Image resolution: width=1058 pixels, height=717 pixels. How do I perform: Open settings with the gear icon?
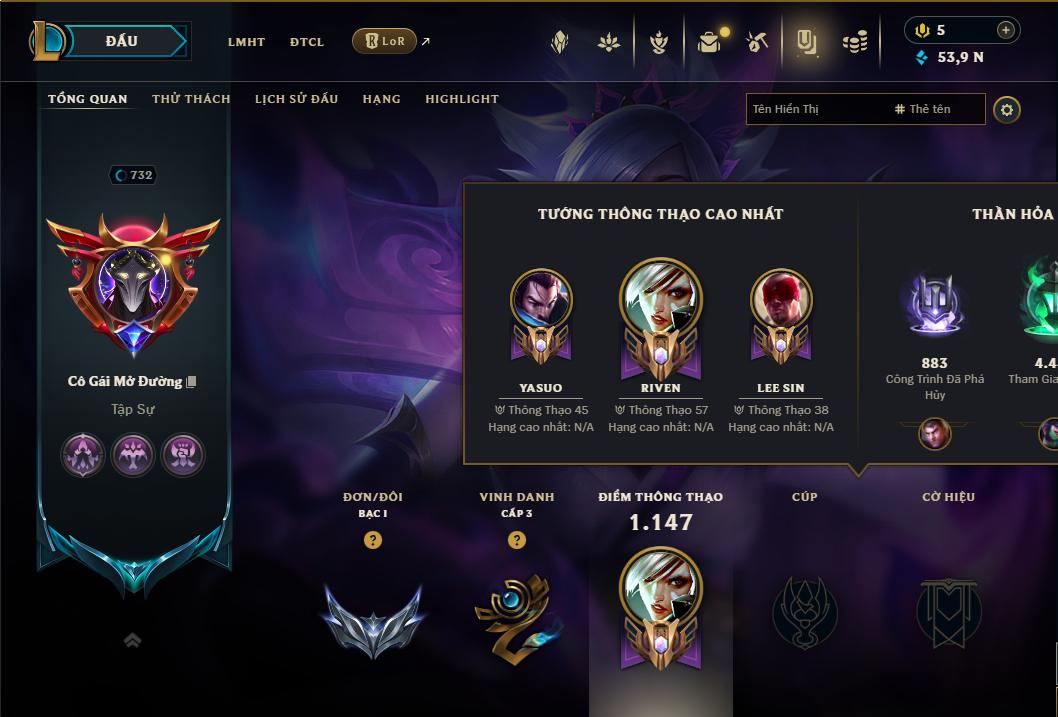(x=1007, y=109)
